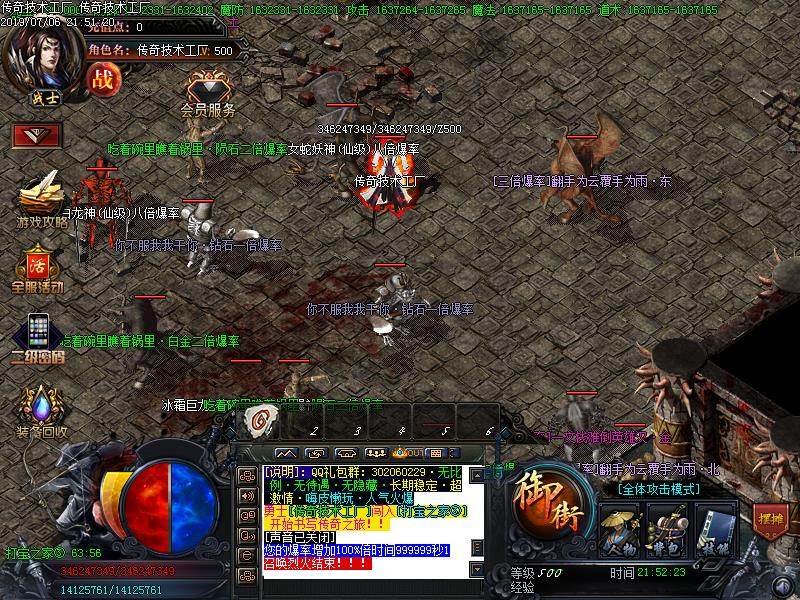Open the 技能 skills book

tap(713, 528)
